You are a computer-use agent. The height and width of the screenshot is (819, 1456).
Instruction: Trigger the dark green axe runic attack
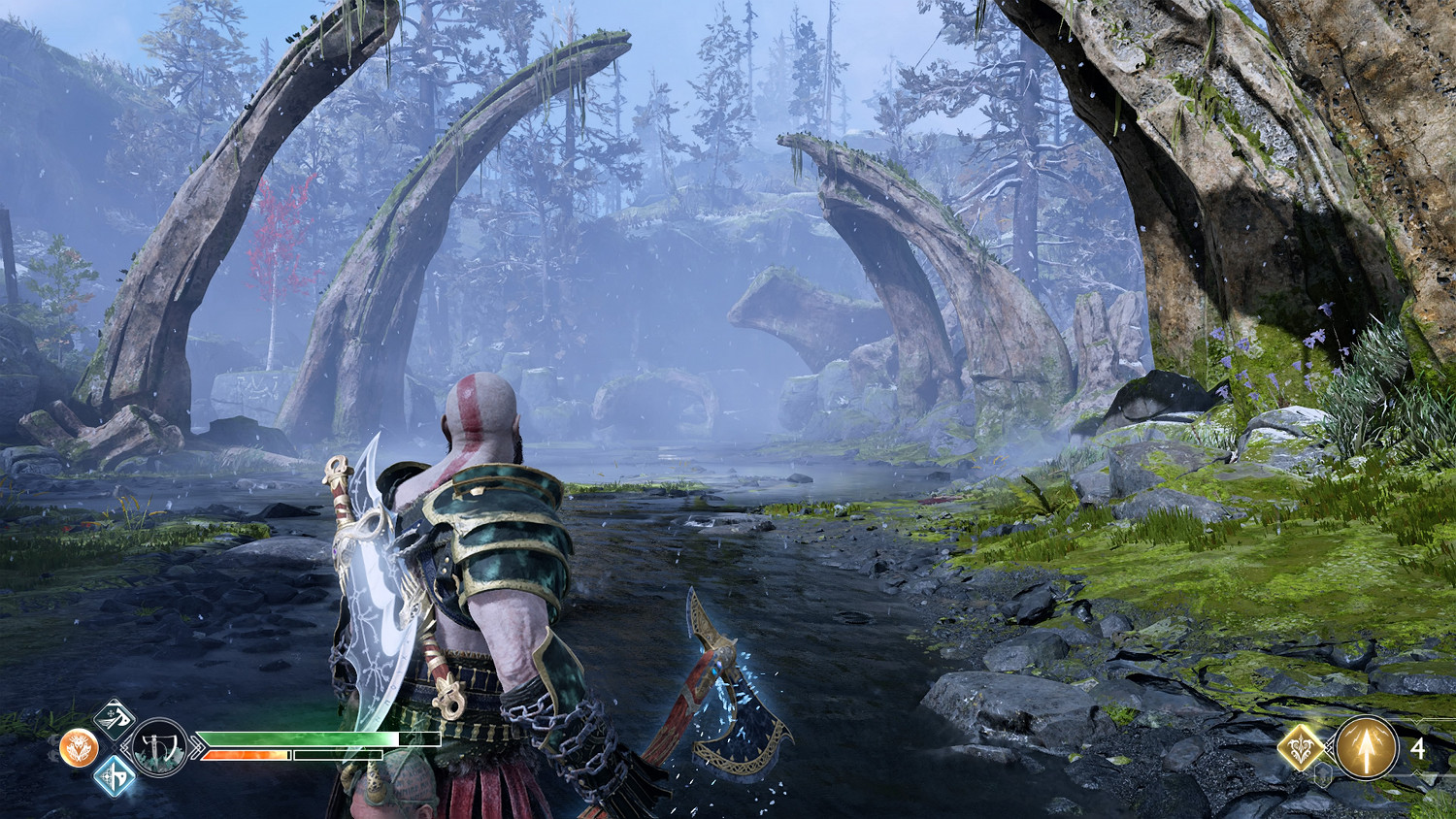(115, 719)
